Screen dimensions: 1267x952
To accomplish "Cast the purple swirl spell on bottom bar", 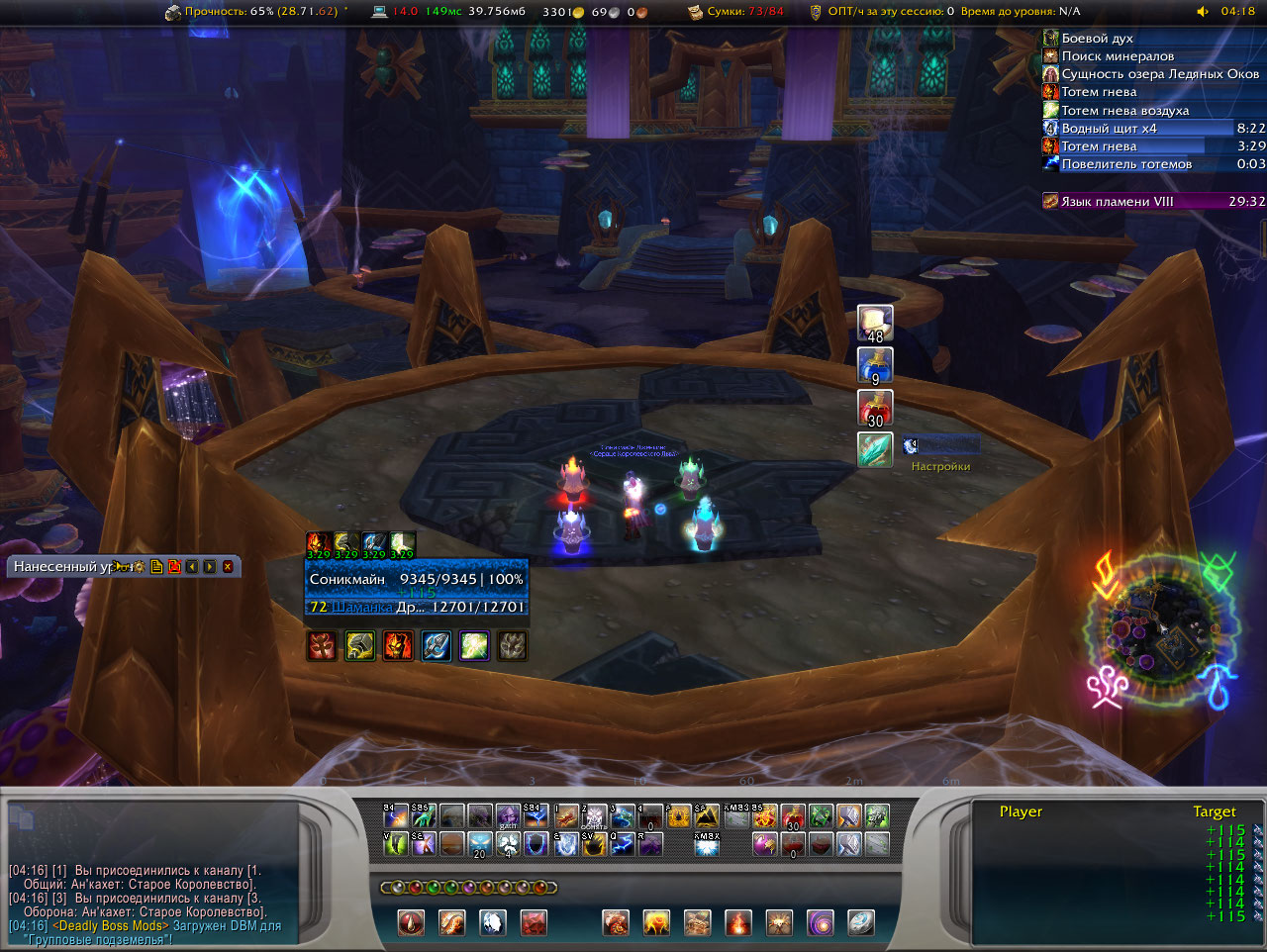I will click(821, 923).
